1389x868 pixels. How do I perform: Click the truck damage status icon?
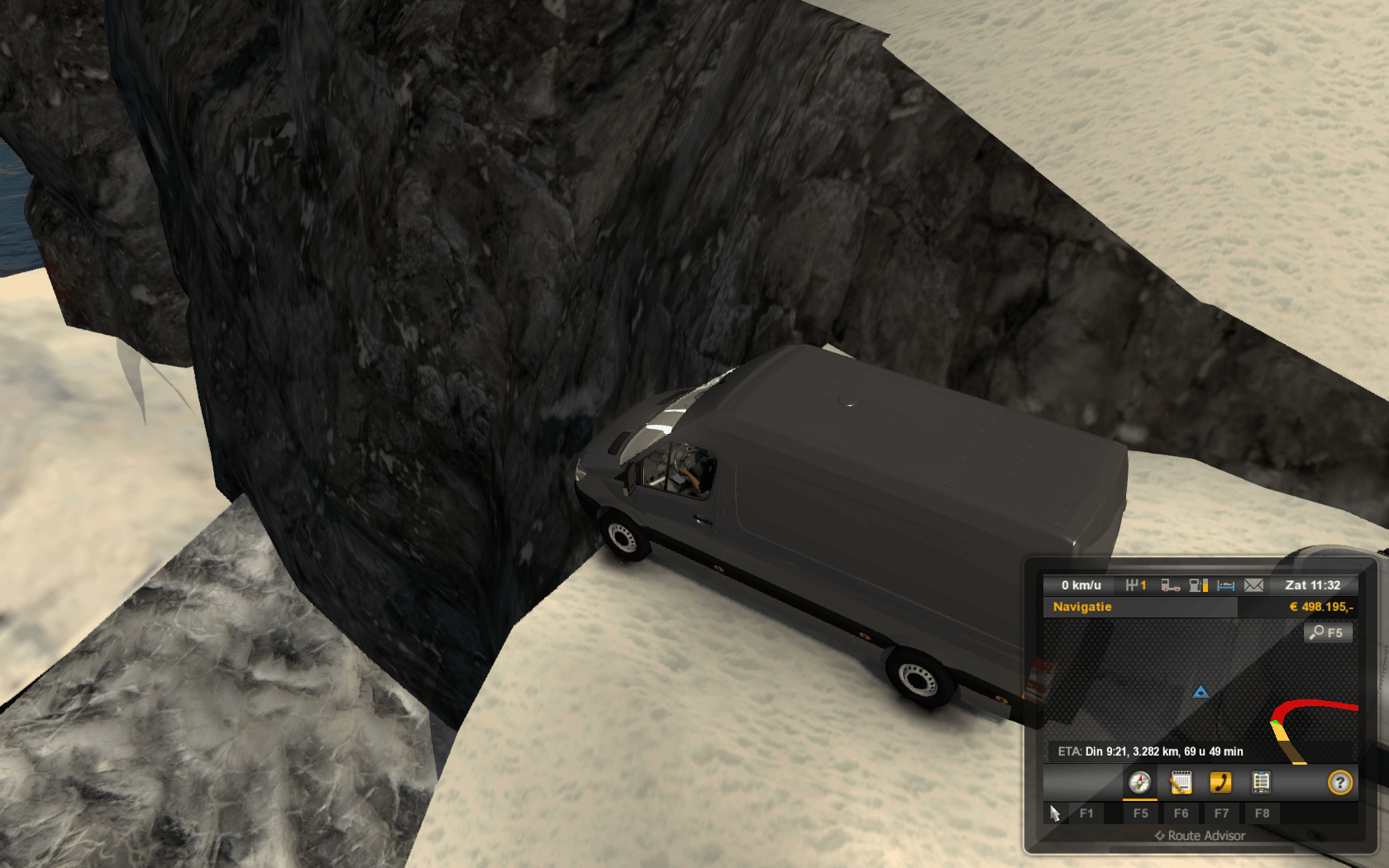pyautogui.click(x=1170, y=585)
